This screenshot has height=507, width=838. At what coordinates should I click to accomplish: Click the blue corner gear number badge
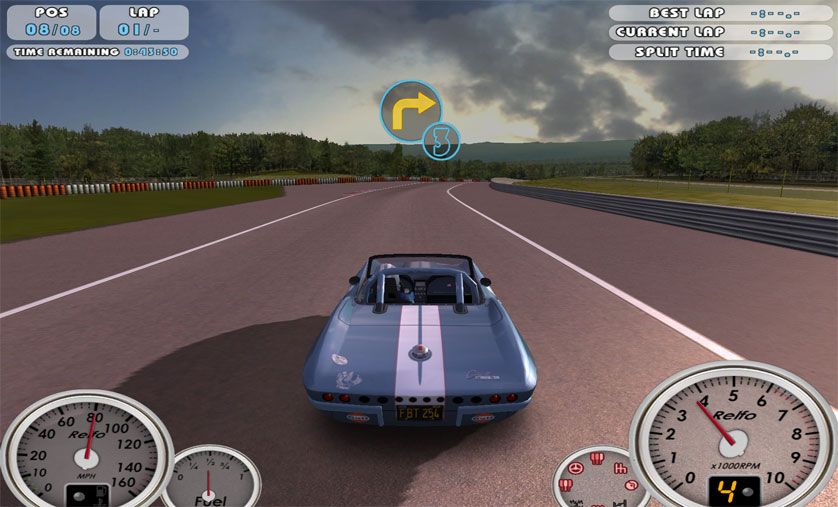(x=440, y=141)
